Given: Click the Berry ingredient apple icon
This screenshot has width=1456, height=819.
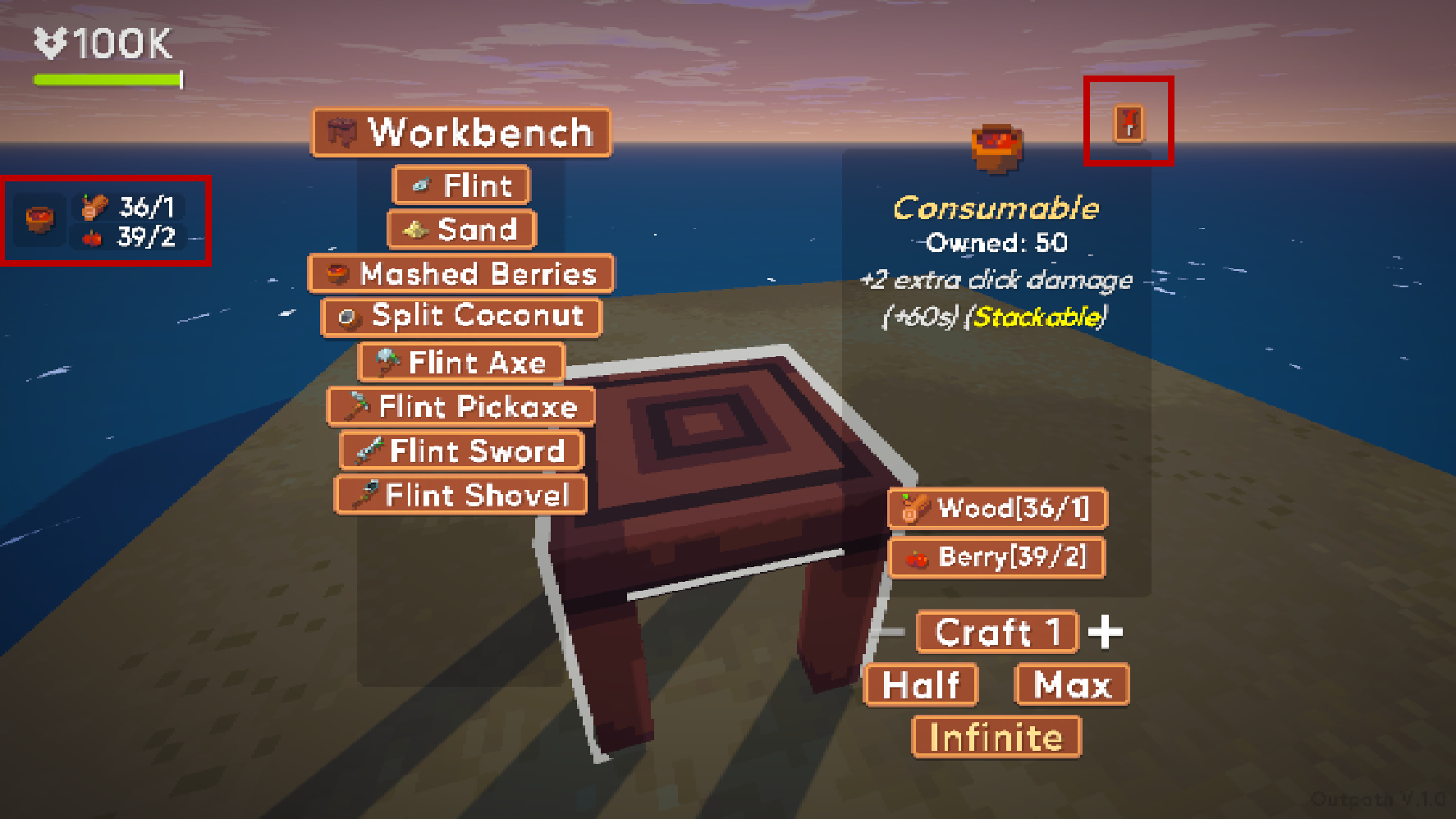Looking at the screenshot, I should pos(916,558).
